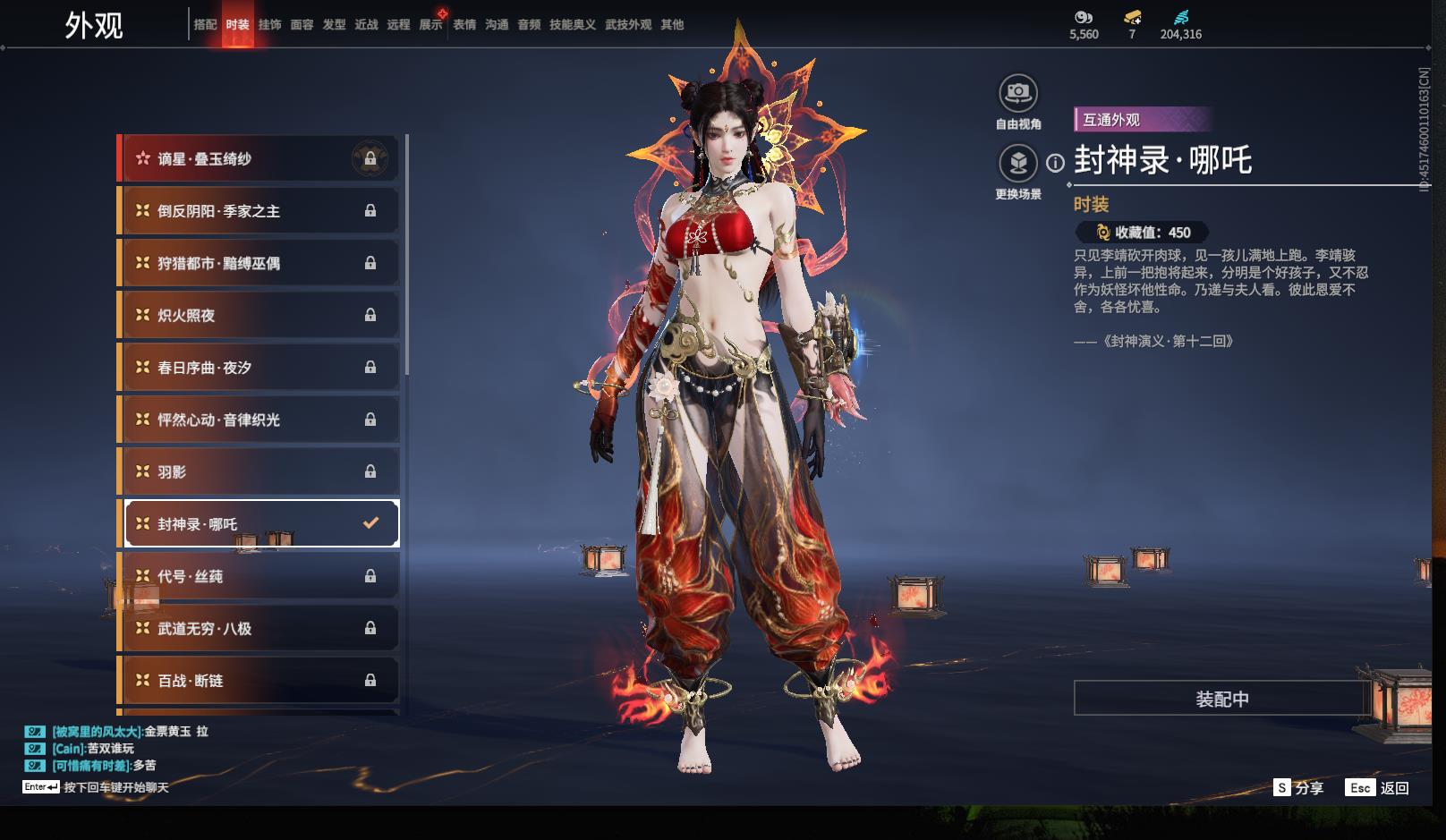Open the 表情 emotes tab
This screenshot has width=1446, height=840.
[464, 25]
